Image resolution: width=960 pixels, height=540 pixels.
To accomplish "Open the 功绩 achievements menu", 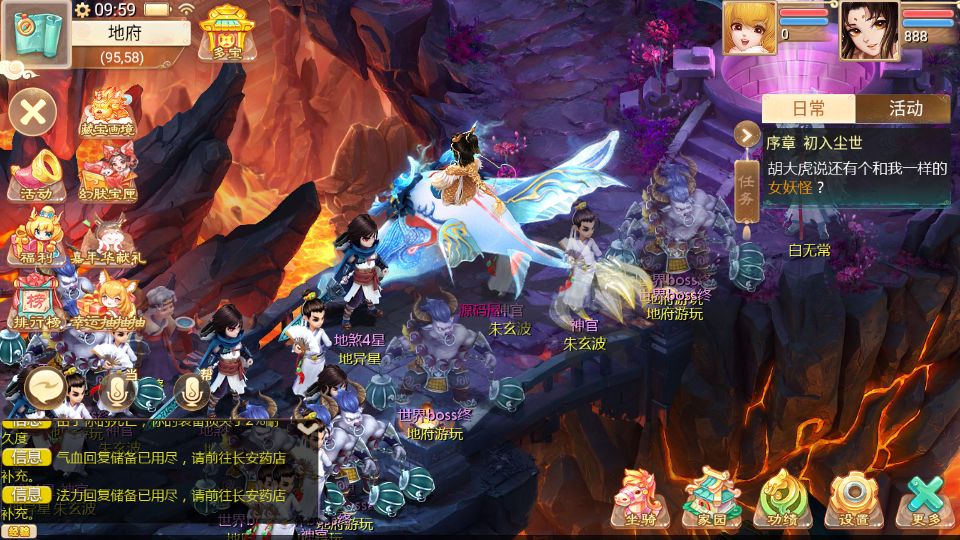I will coord(783,497).
